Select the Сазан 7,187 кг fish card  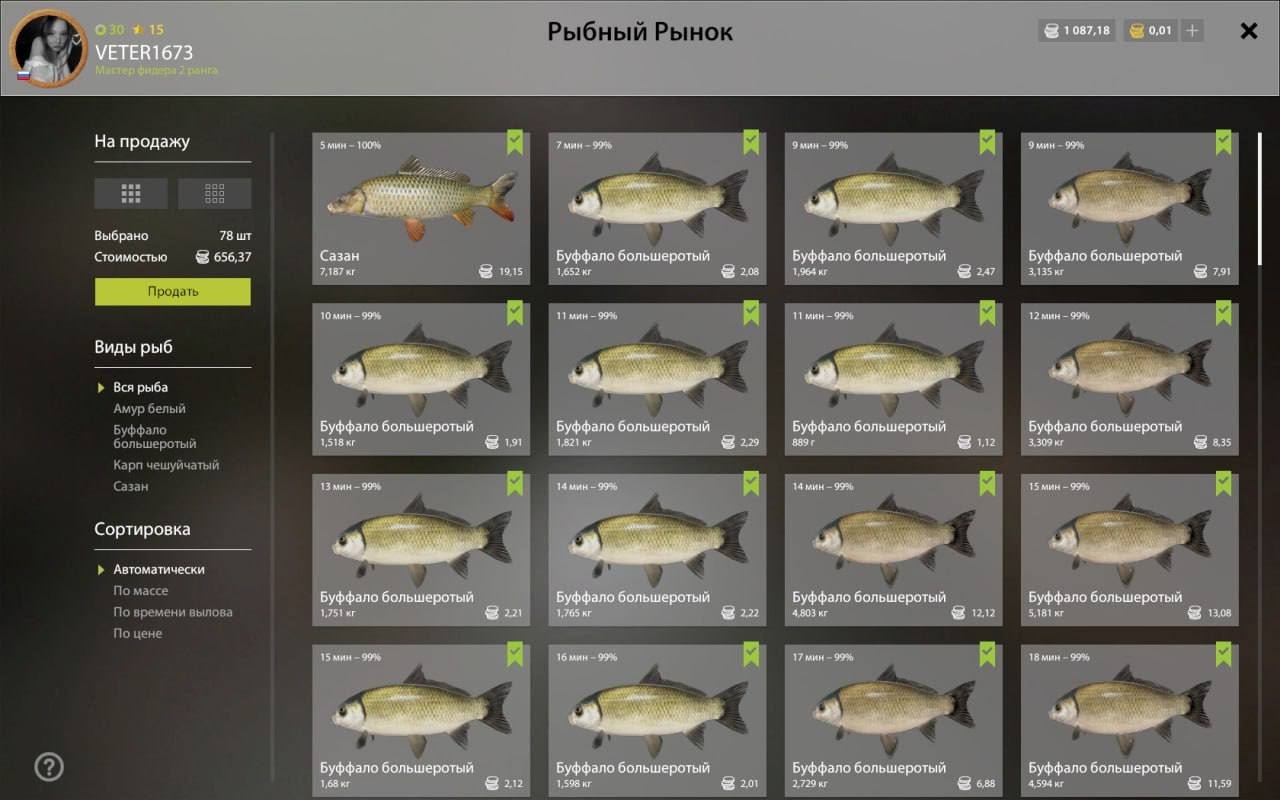tap(421, 208)
